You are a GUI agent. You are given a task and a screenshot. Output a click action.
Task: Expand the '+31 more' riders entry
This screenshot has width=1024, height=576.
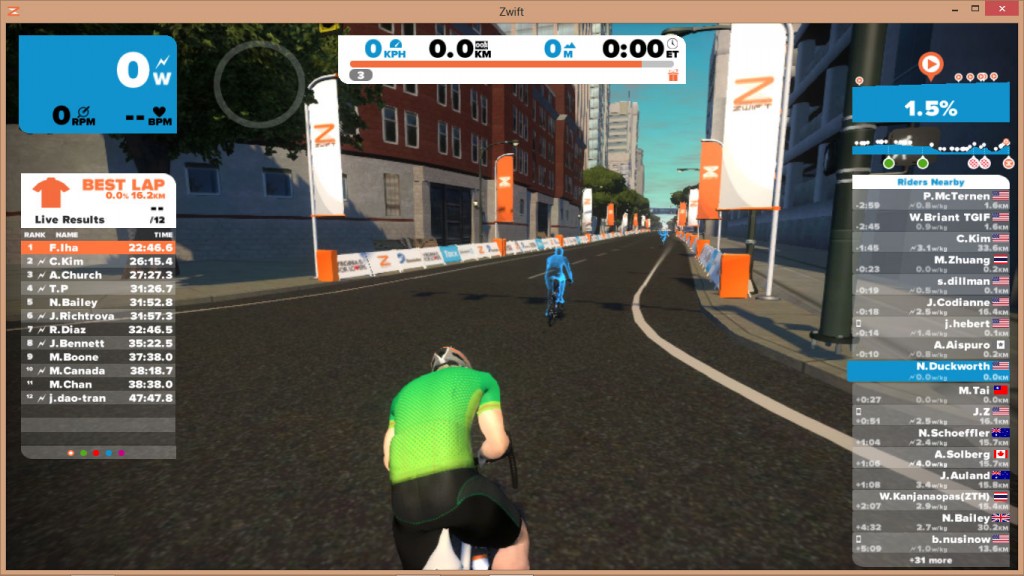[x=932, y=560]
